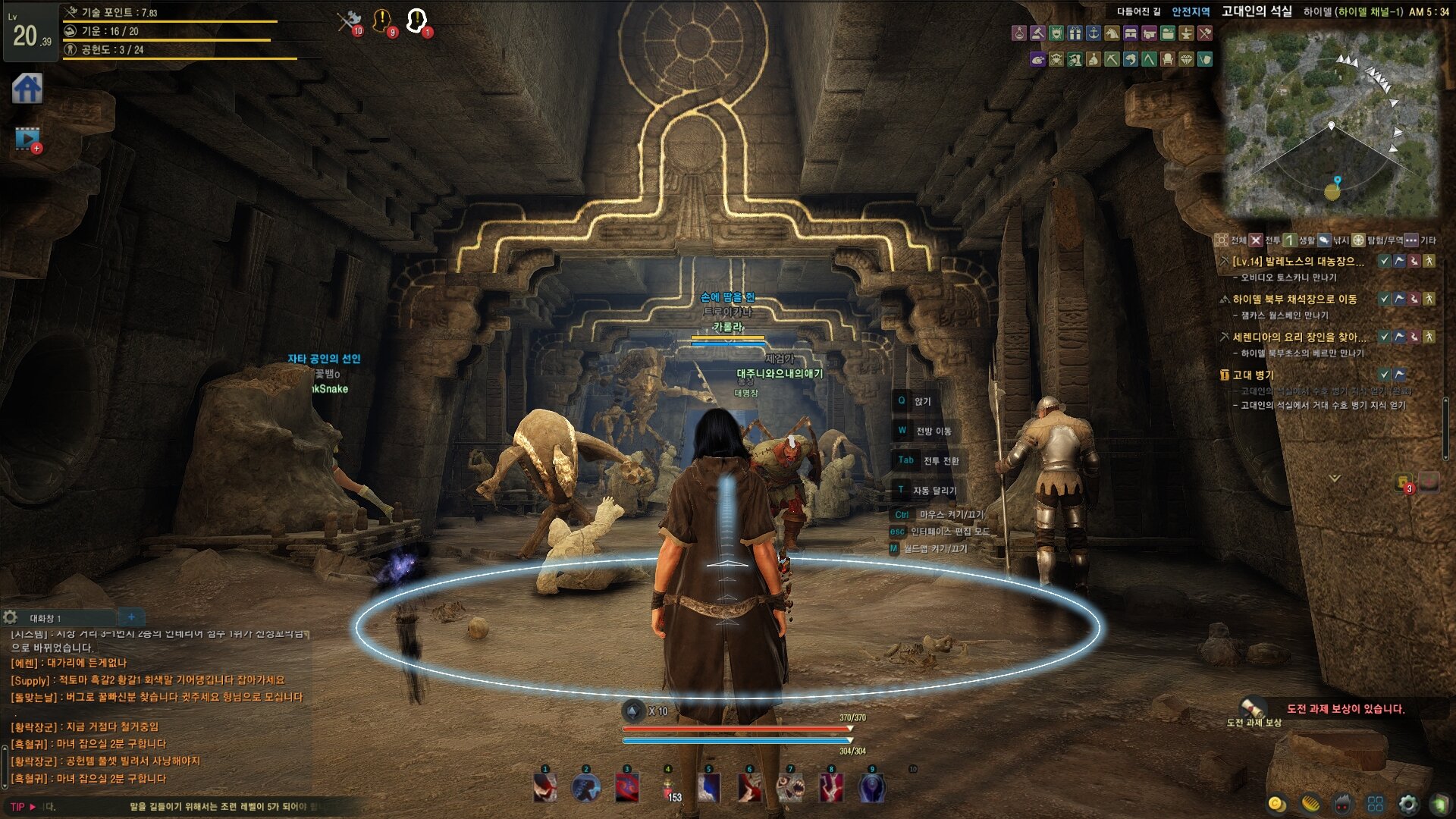Expand the quest list with the down chevron

1335,478
